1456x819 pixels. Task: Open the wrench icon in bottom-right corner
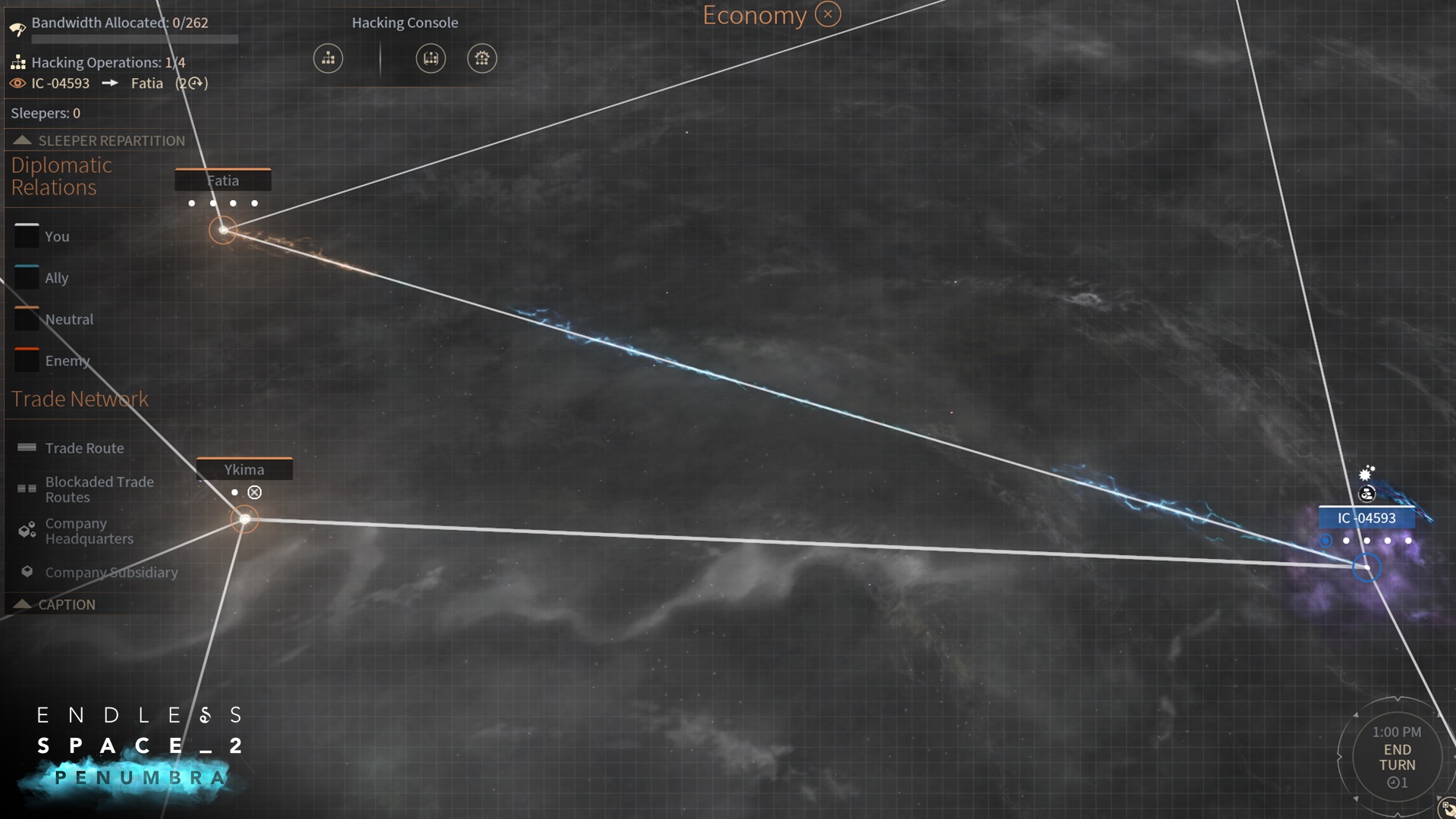[x=1447, y=808]
